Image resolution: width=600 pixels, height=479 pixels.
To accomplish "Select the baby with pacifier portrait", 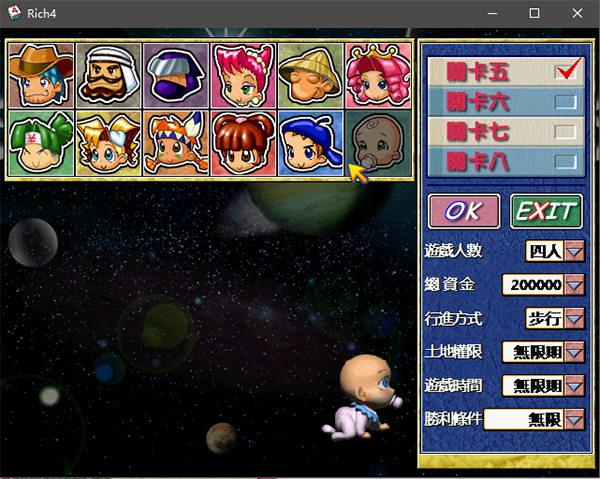I will pos(378,143).
